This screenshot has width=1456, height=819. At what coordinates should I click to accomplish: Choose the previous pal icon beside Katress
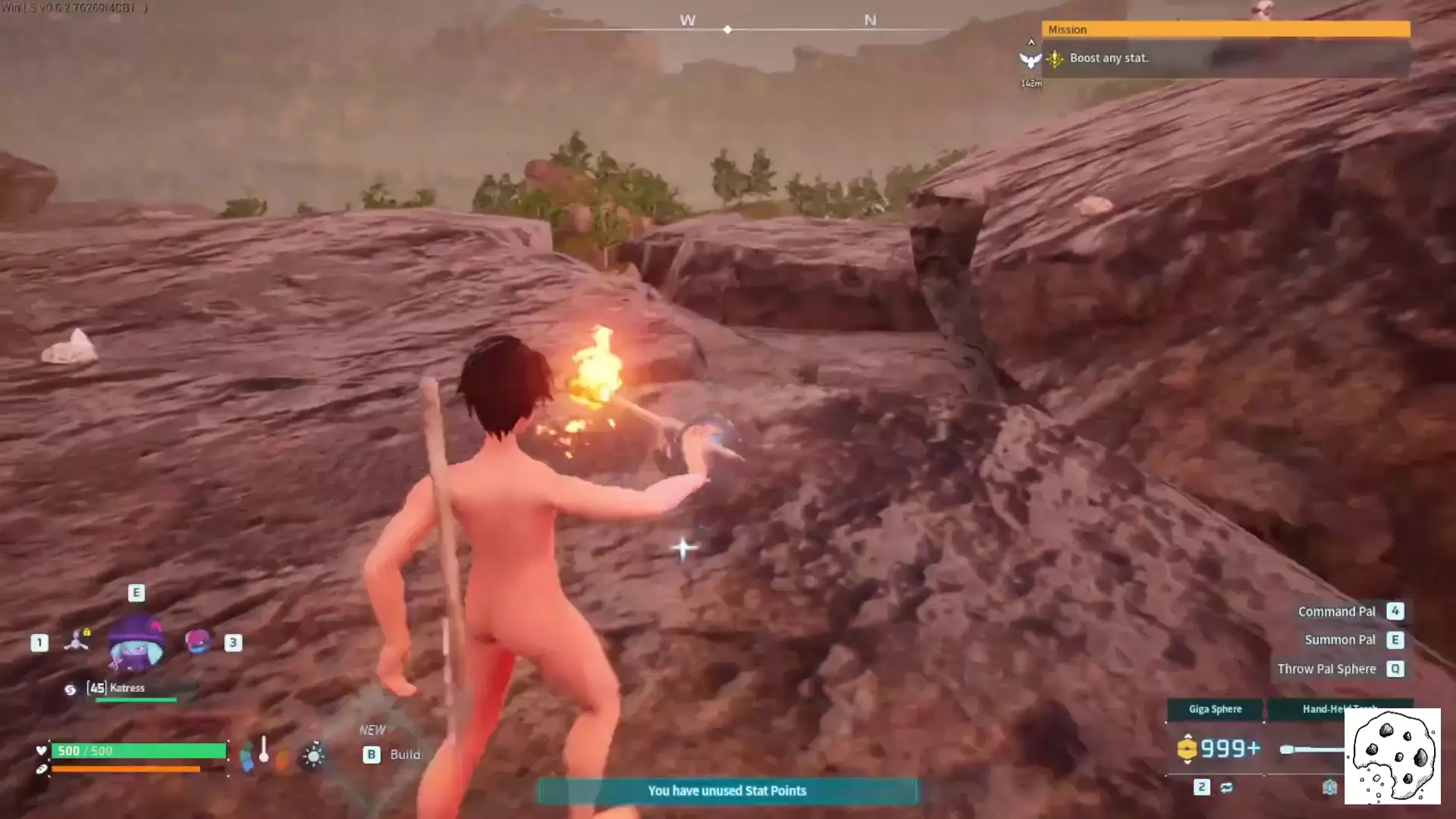(77, 642)
